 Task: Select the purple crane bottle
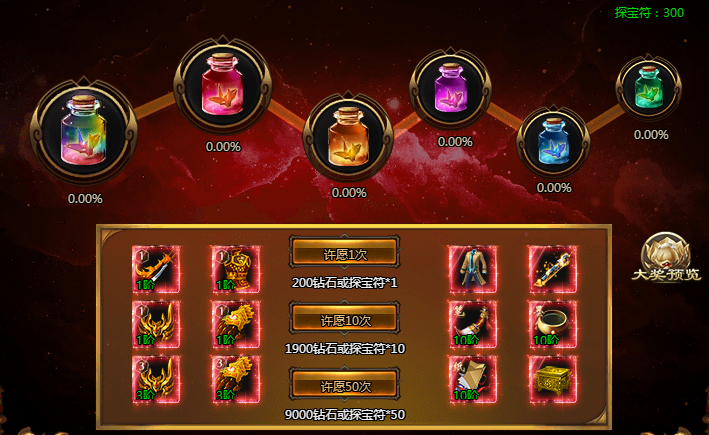pyautogui.click(x=454, y=85)
